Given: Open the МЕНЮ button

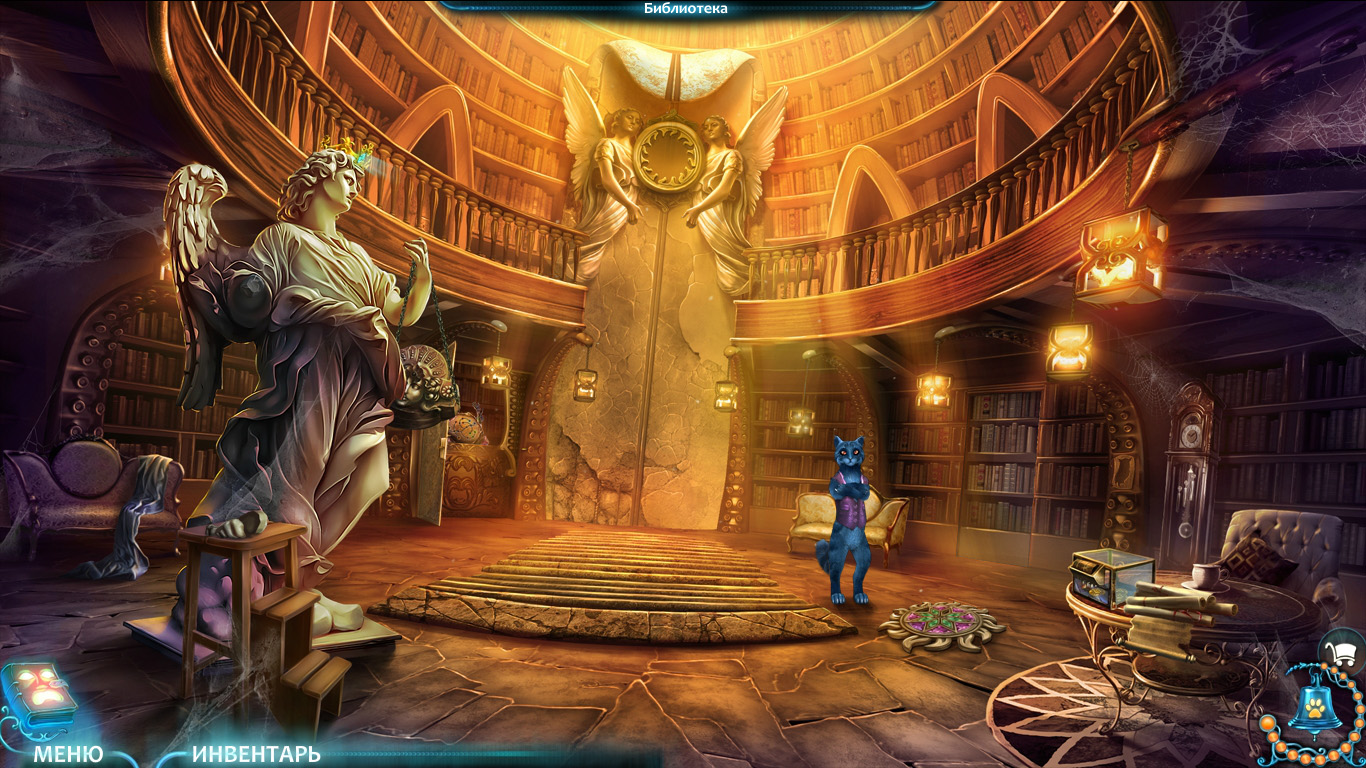Looking at the screenshot, I should (68, 753).
